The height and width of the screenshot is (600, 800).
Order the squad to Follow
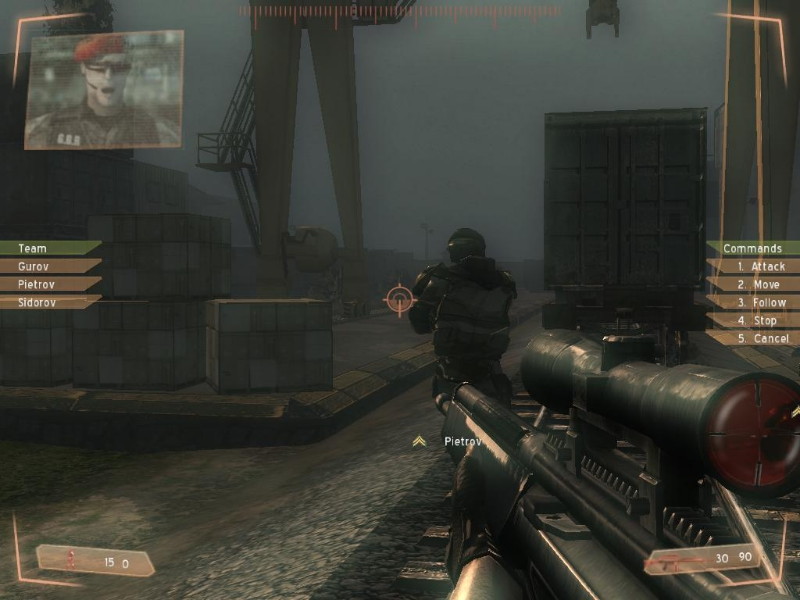pyautogui.click(x=760, y=302)
